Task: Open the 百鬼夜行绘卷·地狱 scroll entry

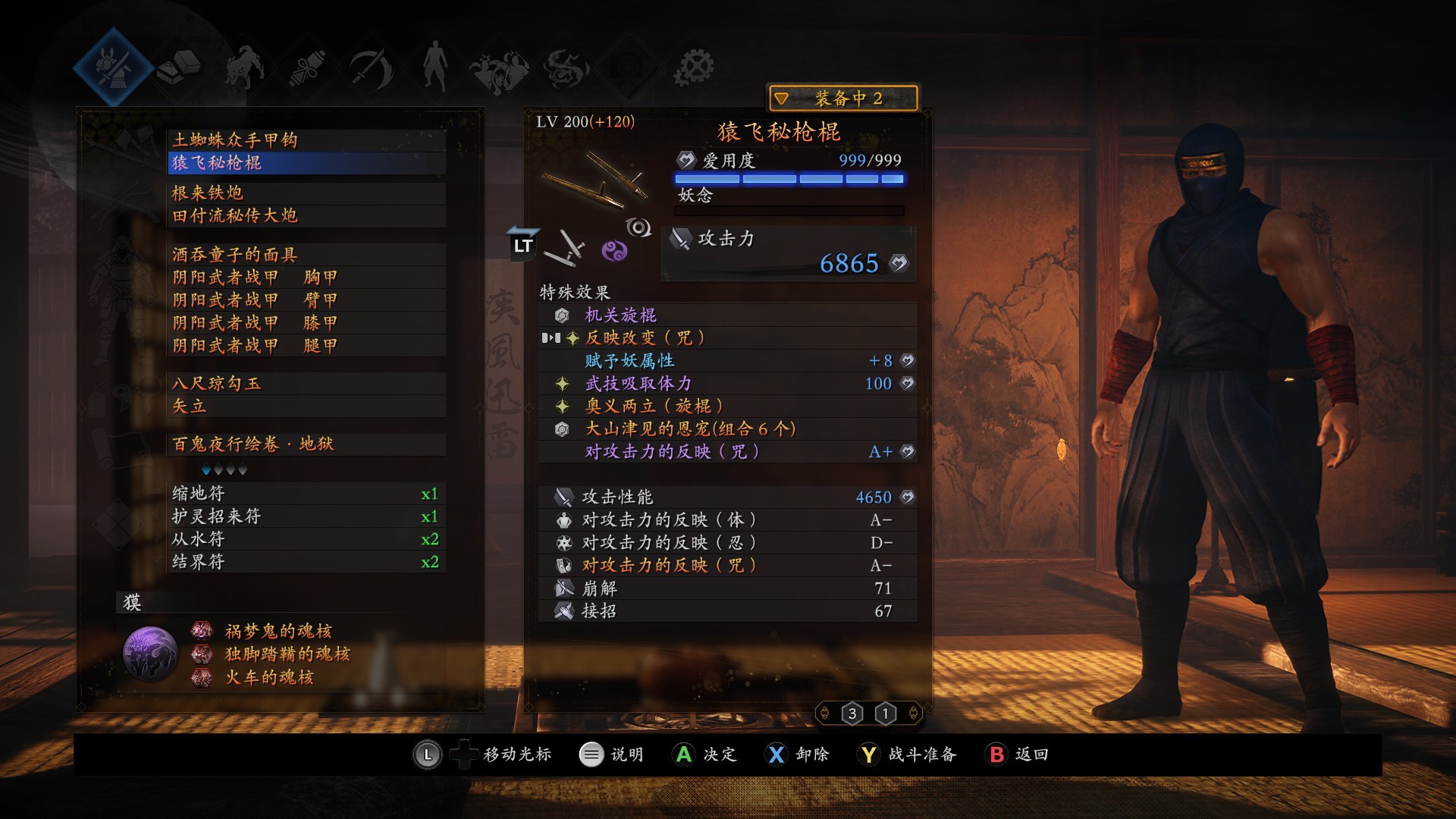Action: 253,444
